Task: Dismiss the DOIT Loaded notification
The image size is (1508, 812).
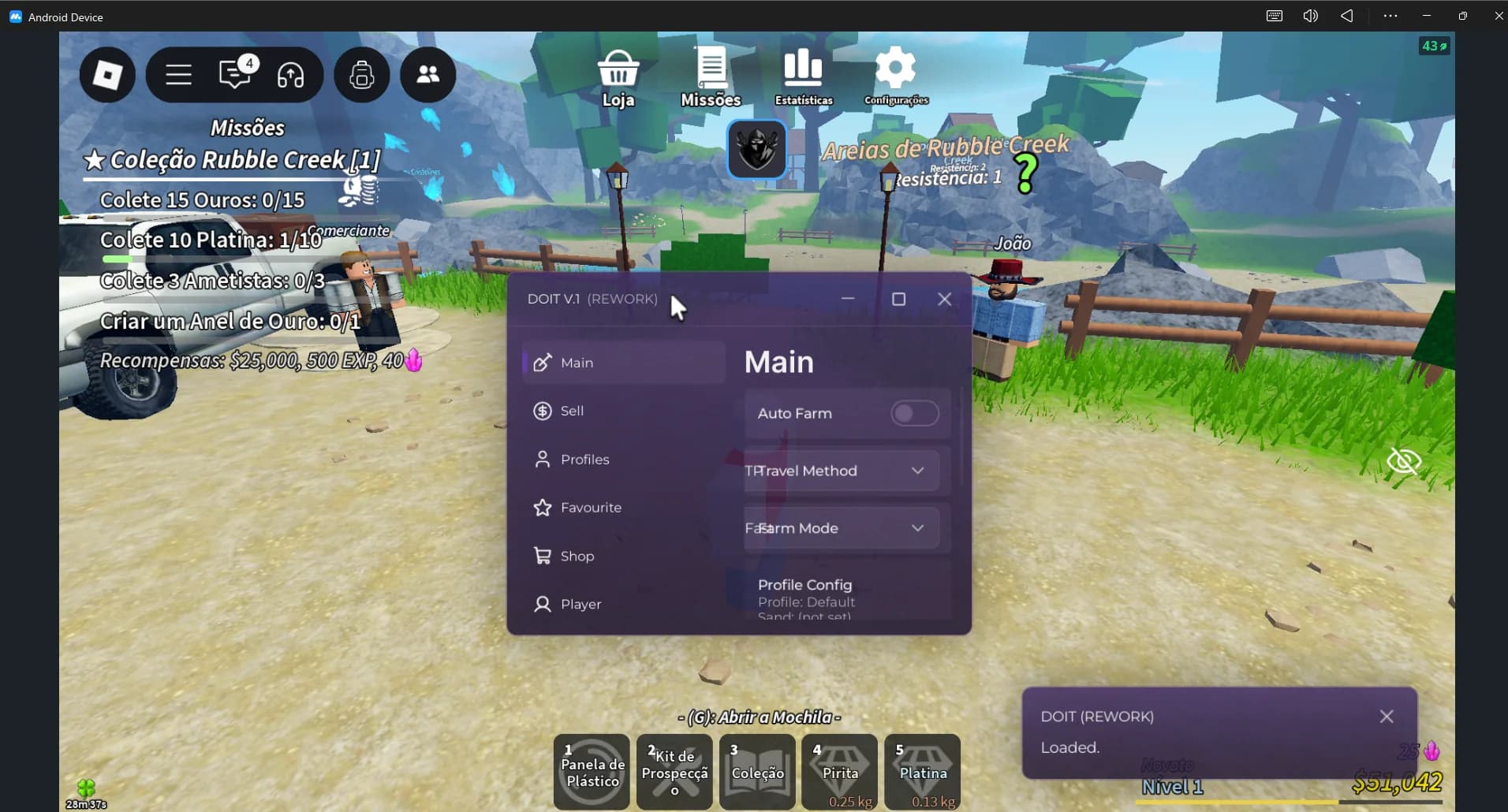Action: [x=1387, y=716]
